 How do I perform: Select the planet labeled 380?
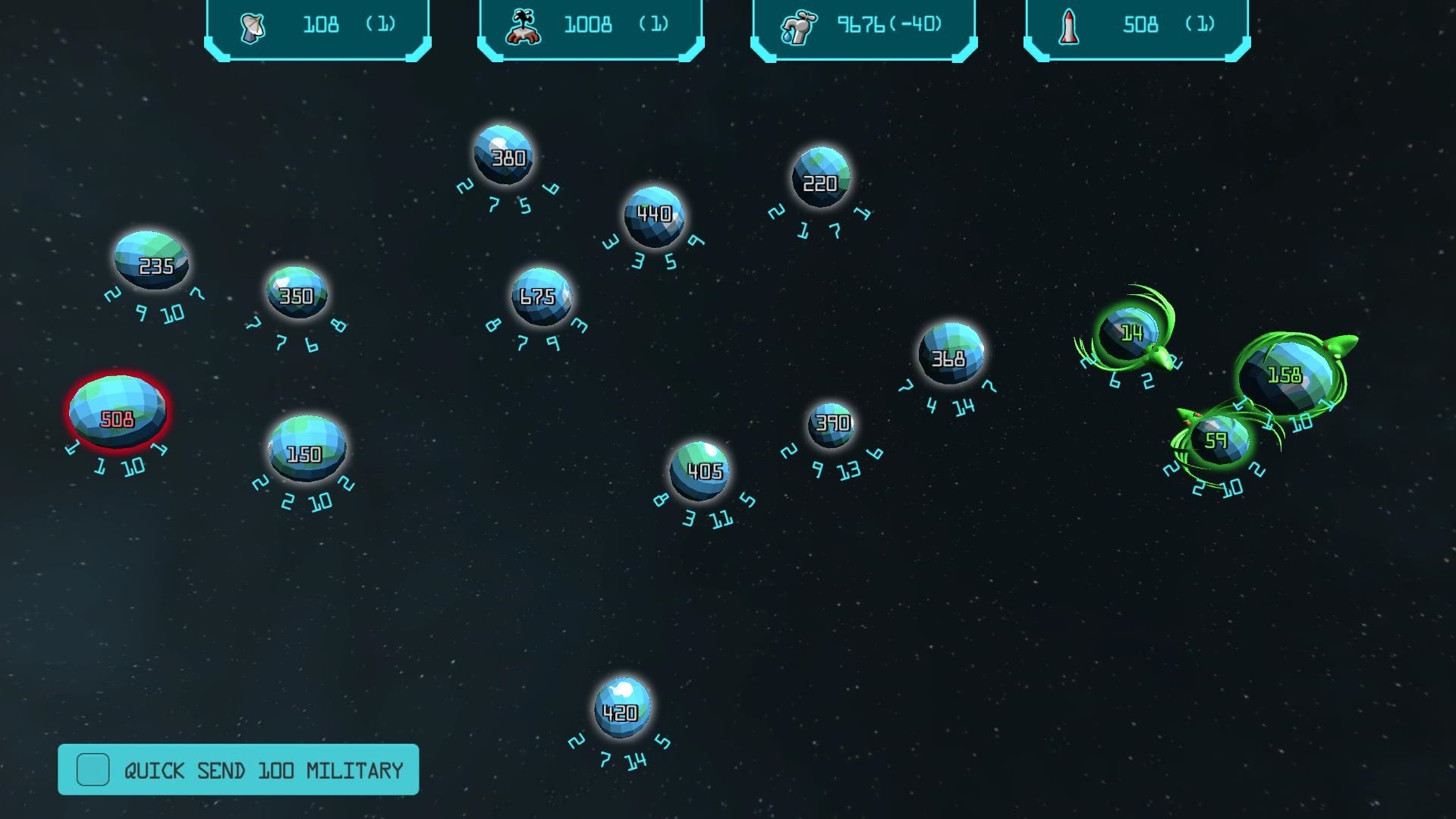(x=503, y=155)
